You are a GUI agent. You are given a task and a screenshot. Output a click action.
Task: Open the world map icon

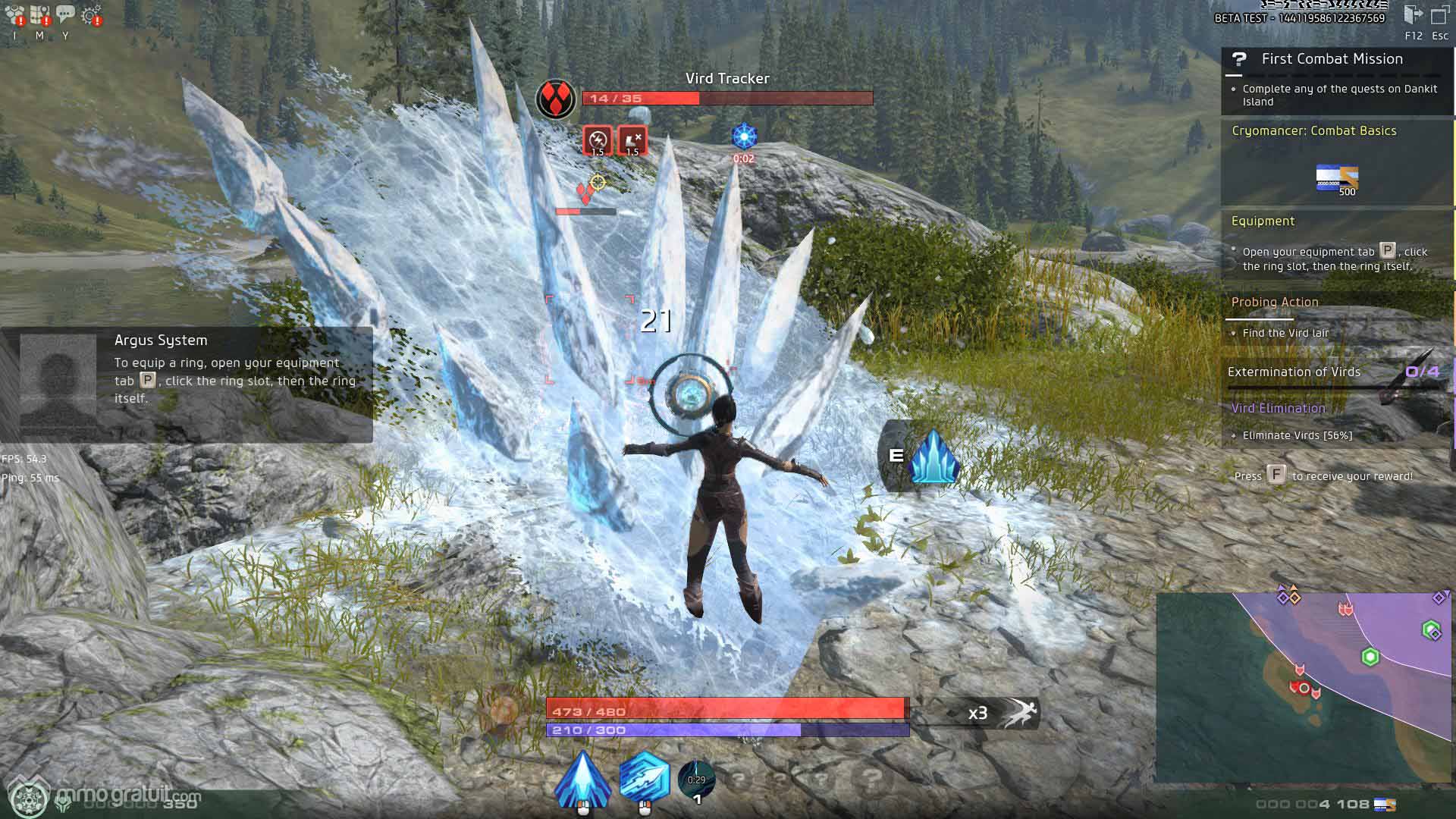pyautogui.click(x=39, y=15)
